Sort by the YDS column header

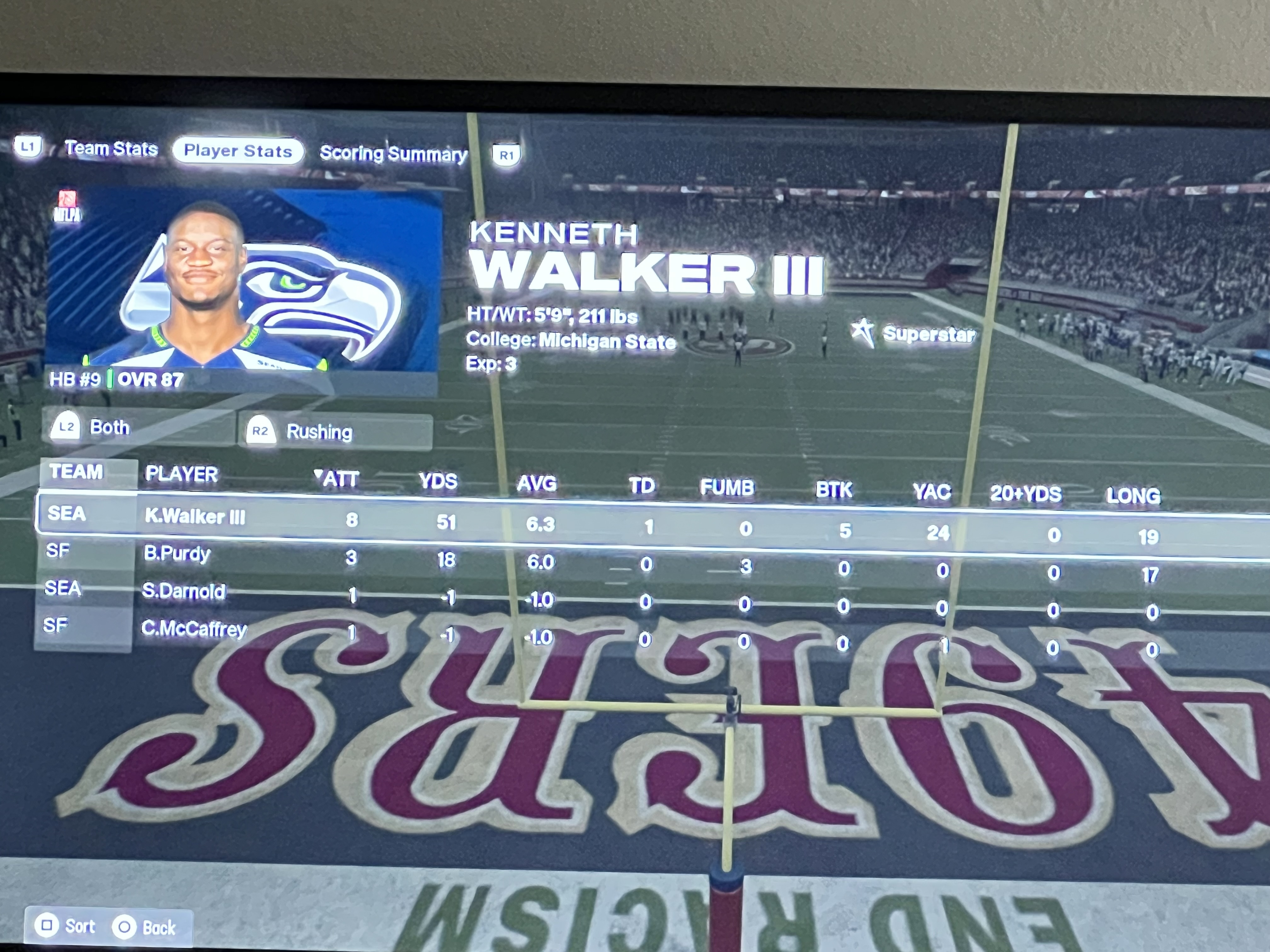[438, 481]
